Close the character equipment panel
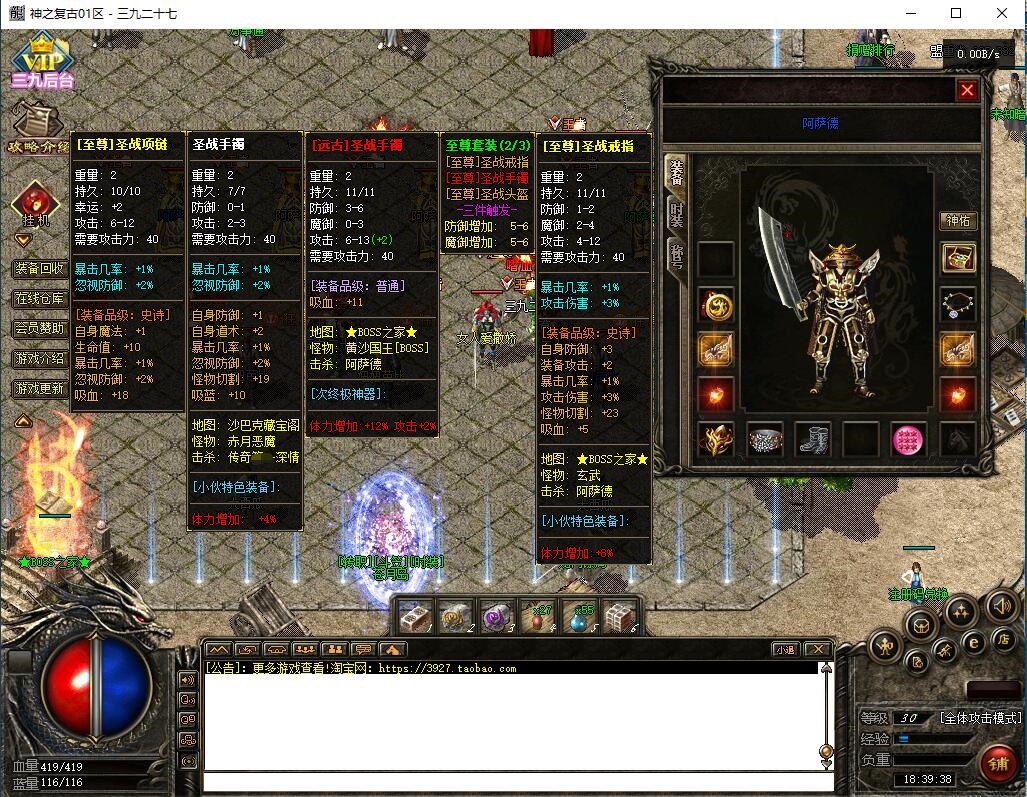Image resolution: width=1027 pixels, height=797 pixels. pyautogui.click(x=967, y=91)
